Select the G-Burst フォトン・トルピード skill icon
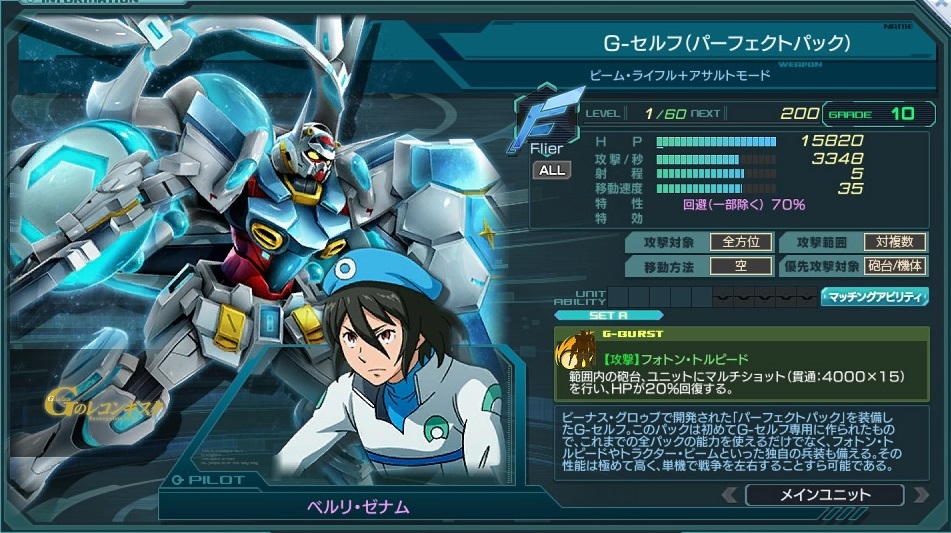Viewport: 951px width, 533px height. point(577,353)
